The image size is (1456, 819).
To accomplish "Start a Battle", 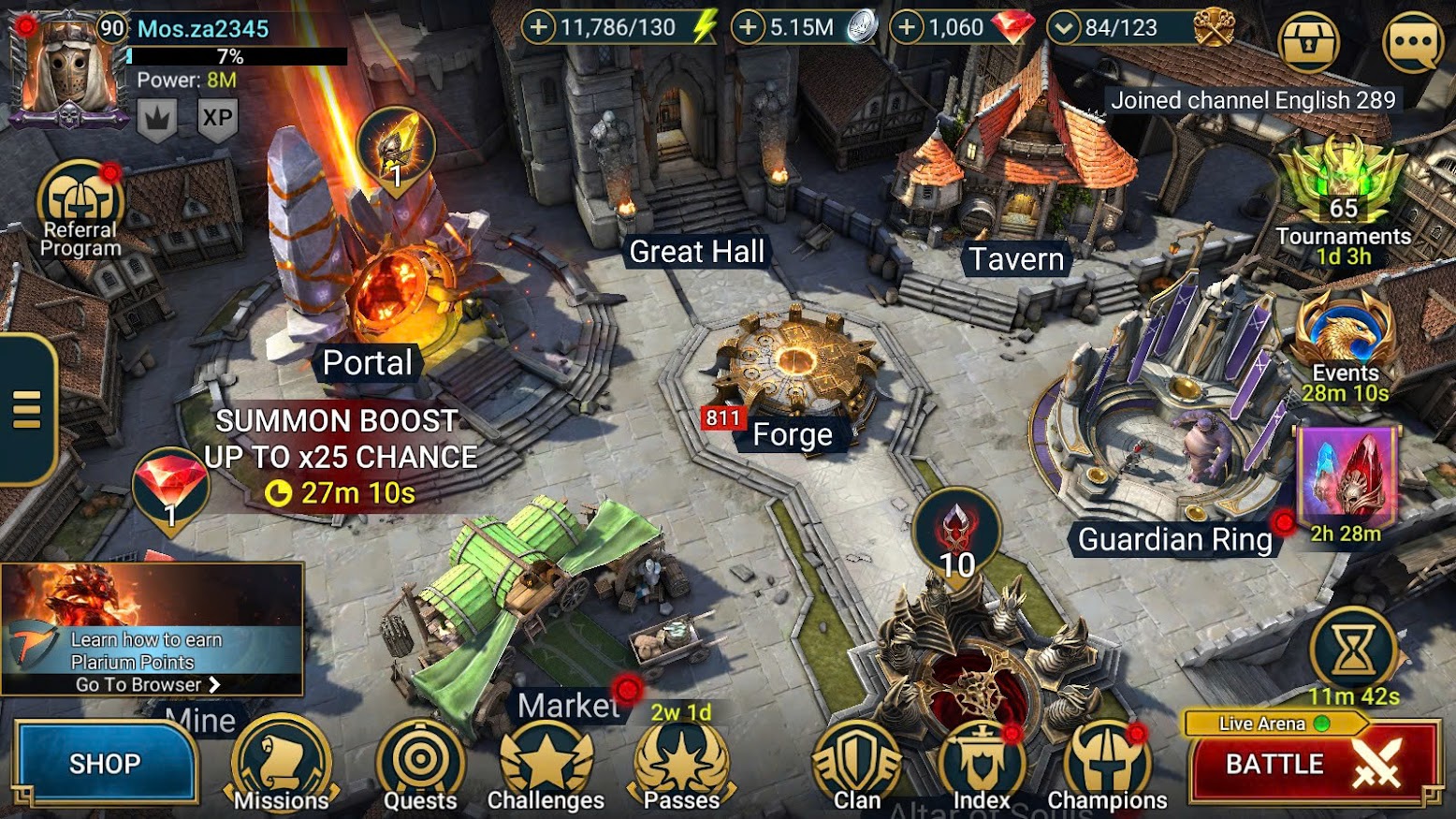I will (1312, 765).
